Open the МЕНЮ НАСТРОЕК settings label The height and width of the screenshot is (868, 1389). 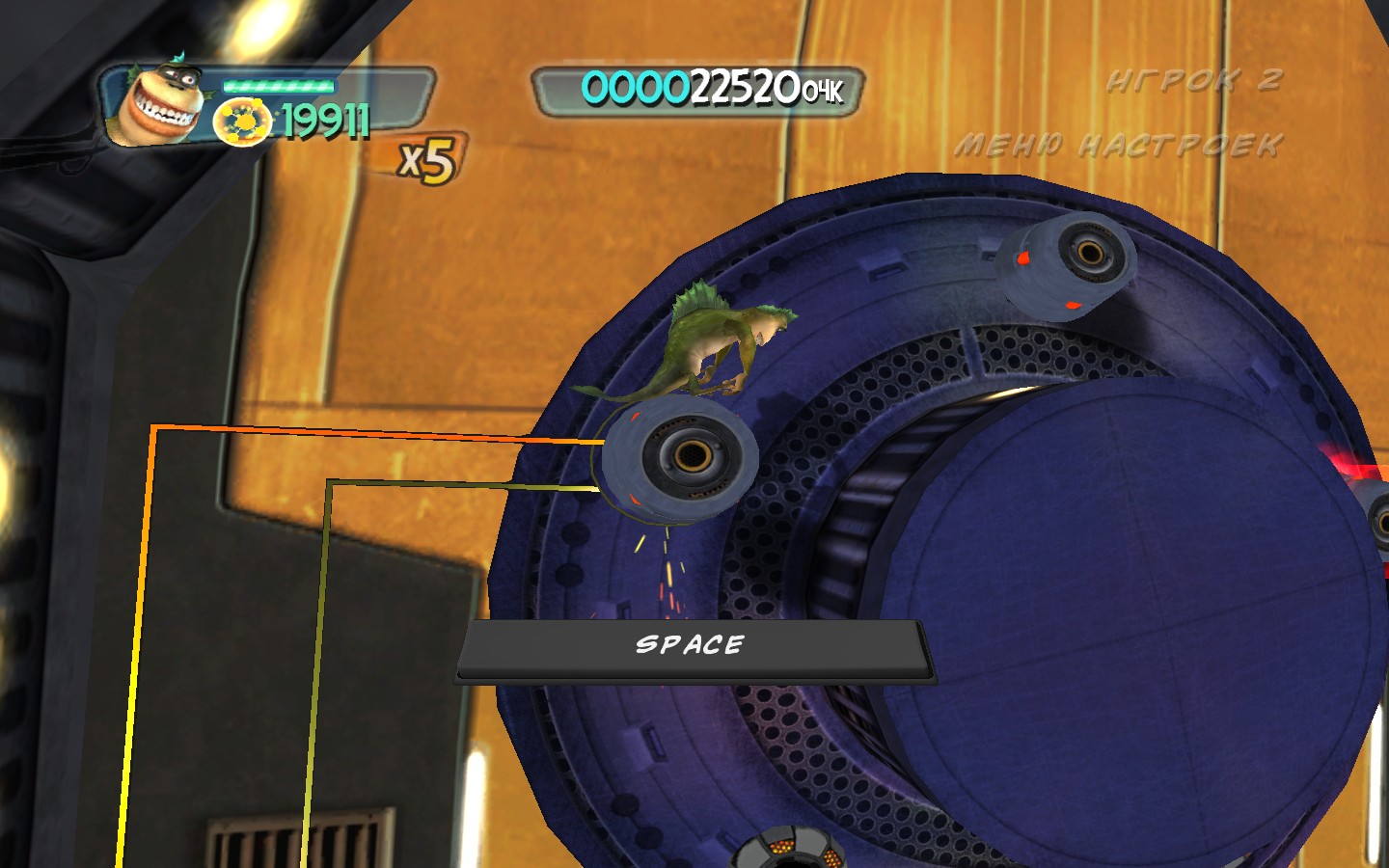[x=1118, y=146]
